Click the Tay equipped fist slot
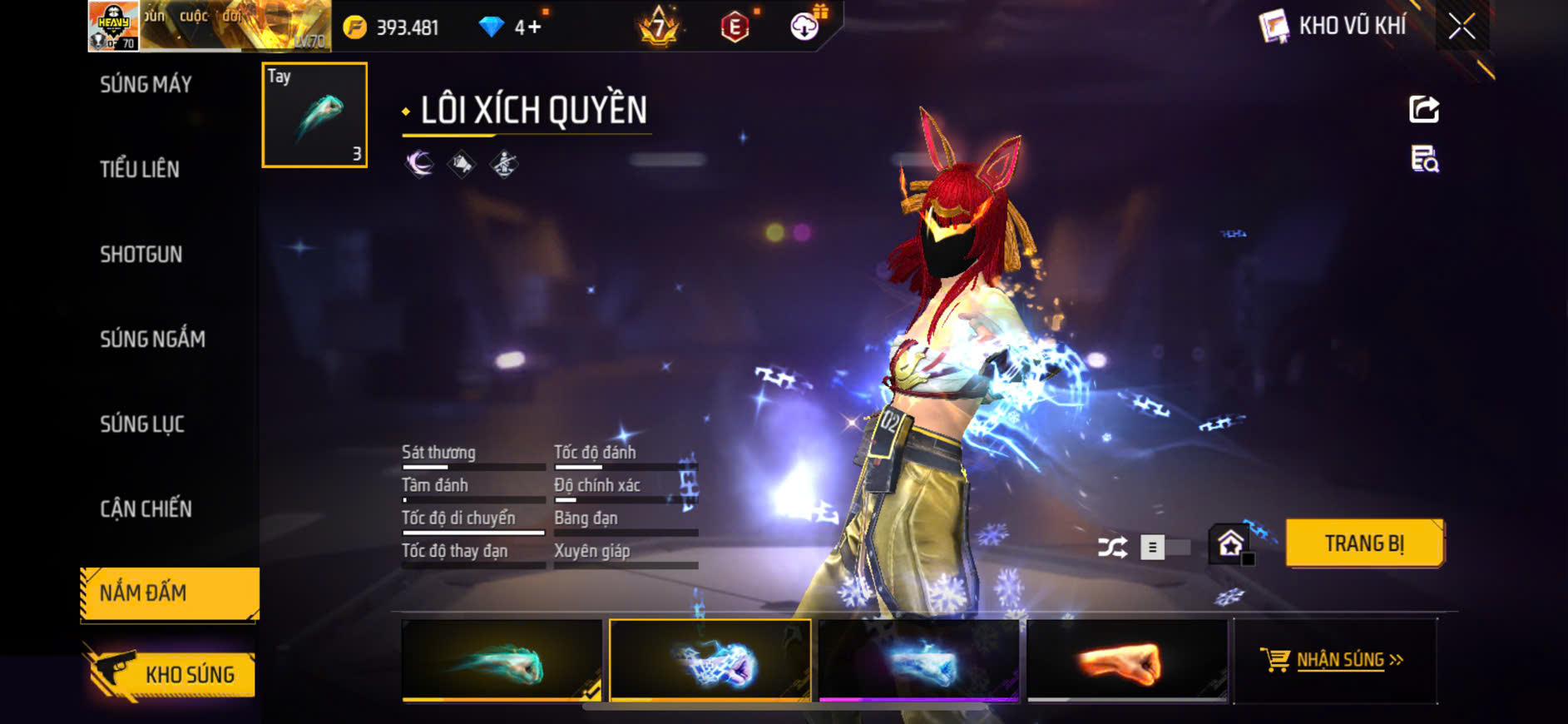The image size is (1568, 724). tap(314, 115)
